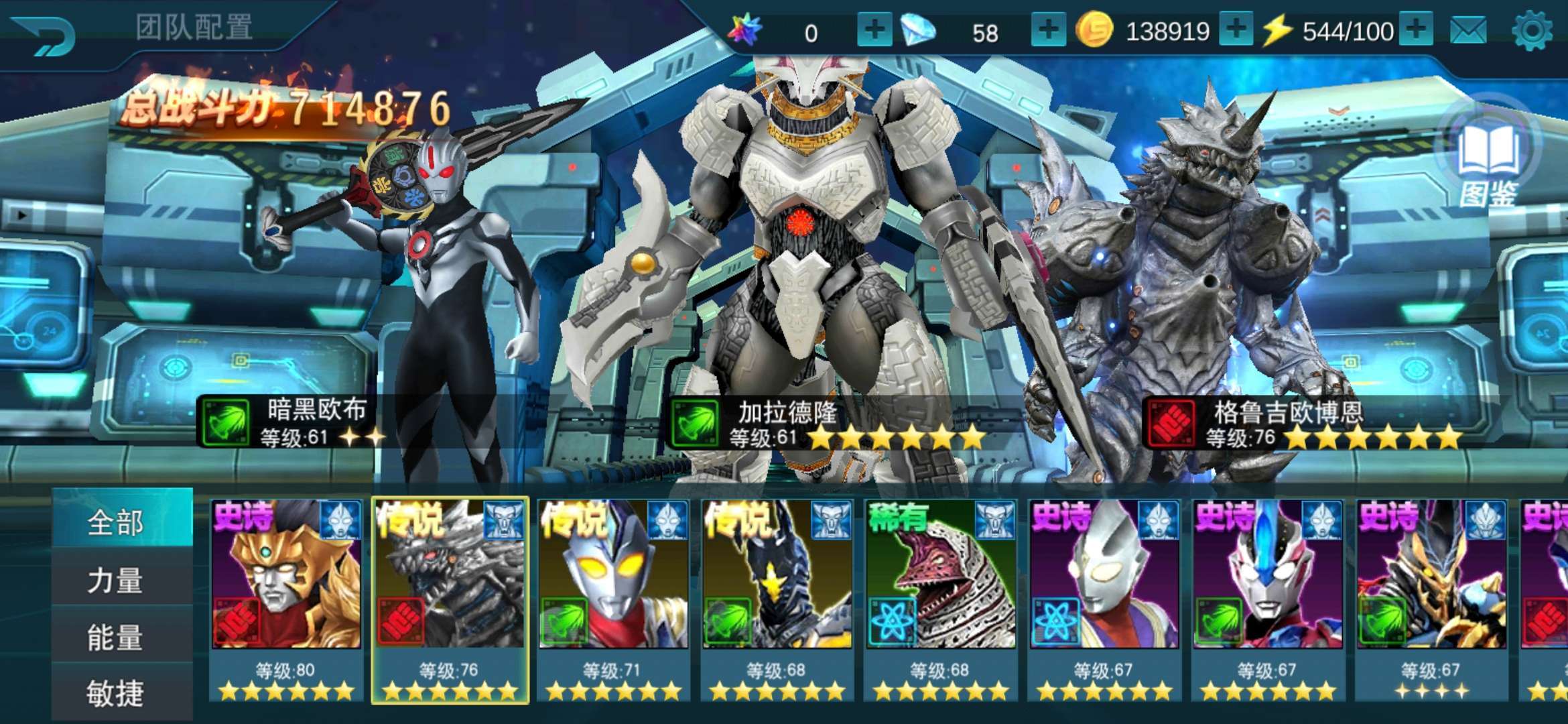Add gold coins with plus button
The image size is (1568, 724).
(1236, 30)
